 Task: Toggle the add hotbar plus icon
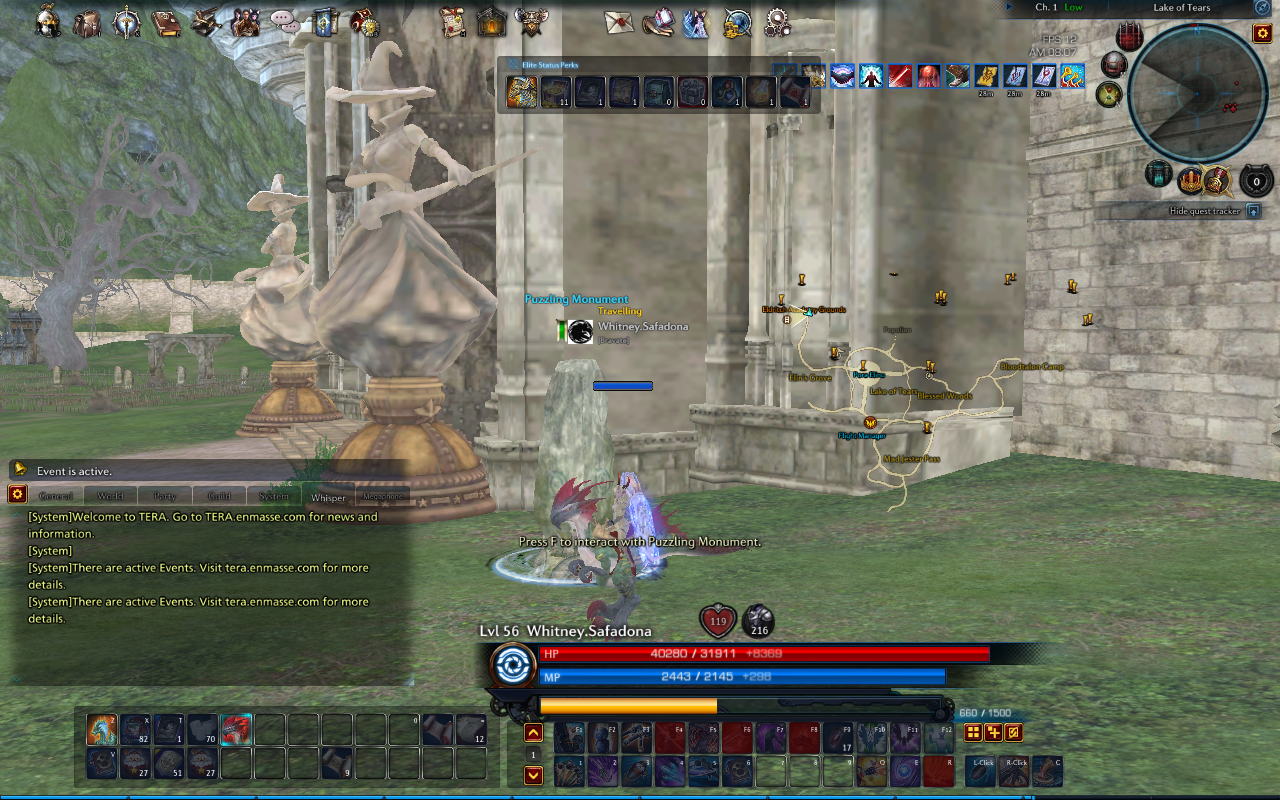click(993, 732)
